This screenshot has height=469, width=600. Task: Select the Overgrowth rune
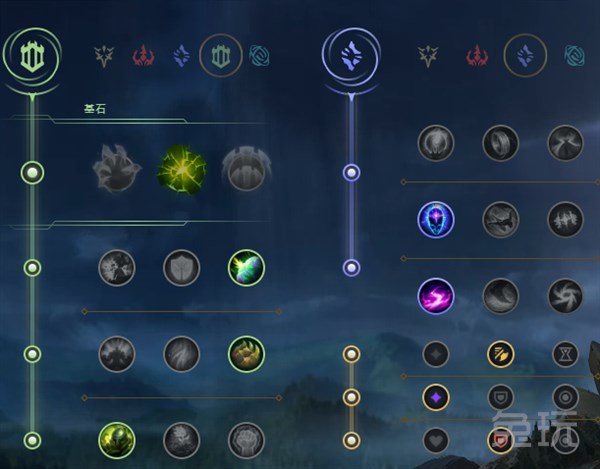click(x=117, y=439)
